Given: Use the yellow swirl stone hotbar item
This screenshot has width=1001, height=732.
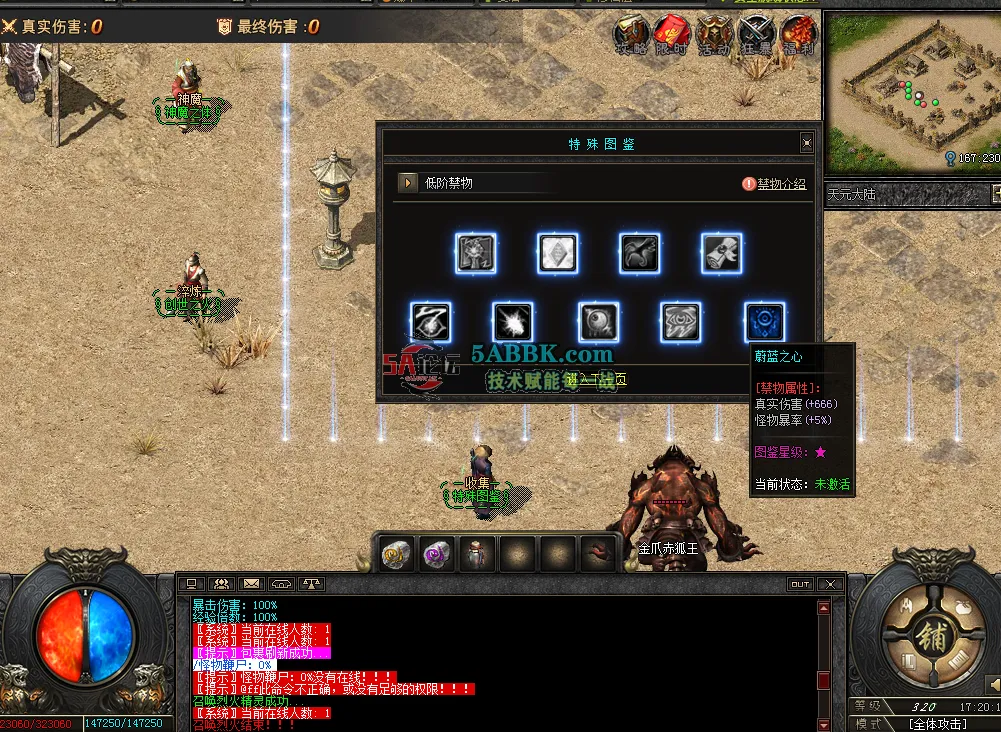Looking at the screenshot, I should pyautogui.click(x=397, y=553).
